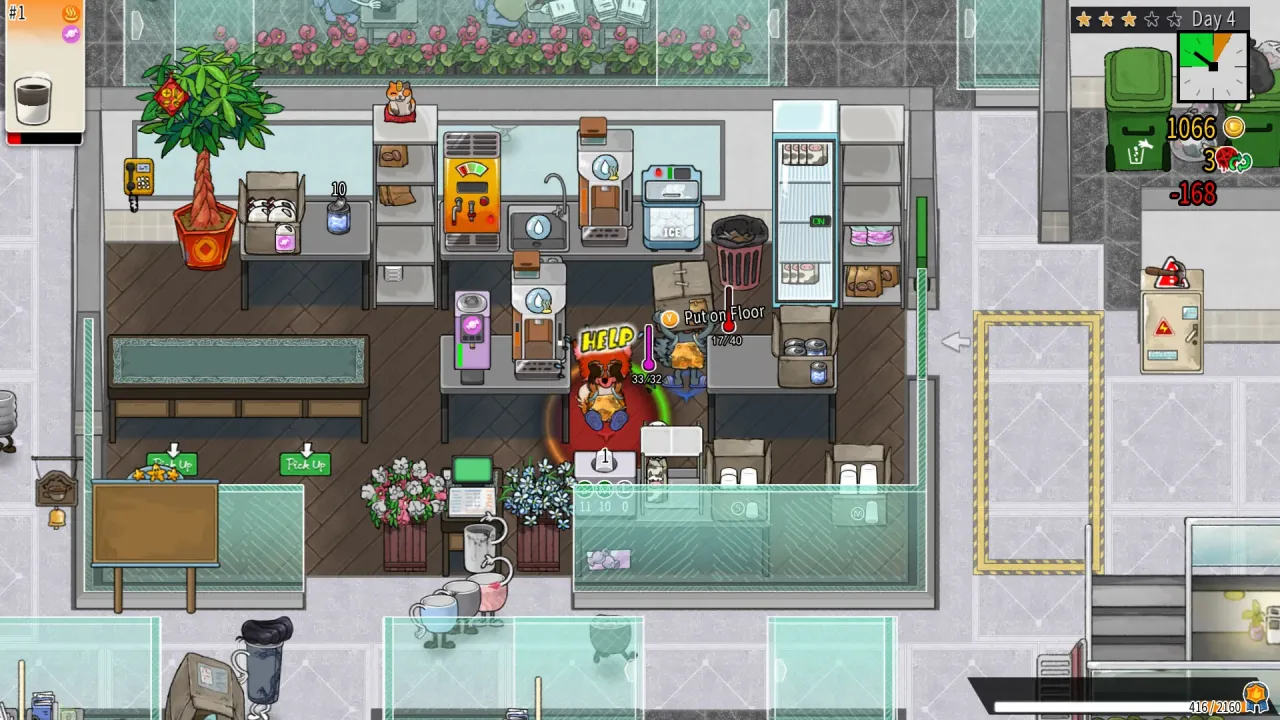Image resolution: width=1280 pixels, height=720 pixels.
Task: Click the recycle icon next to the red counter
Action: click(1243, 161)
